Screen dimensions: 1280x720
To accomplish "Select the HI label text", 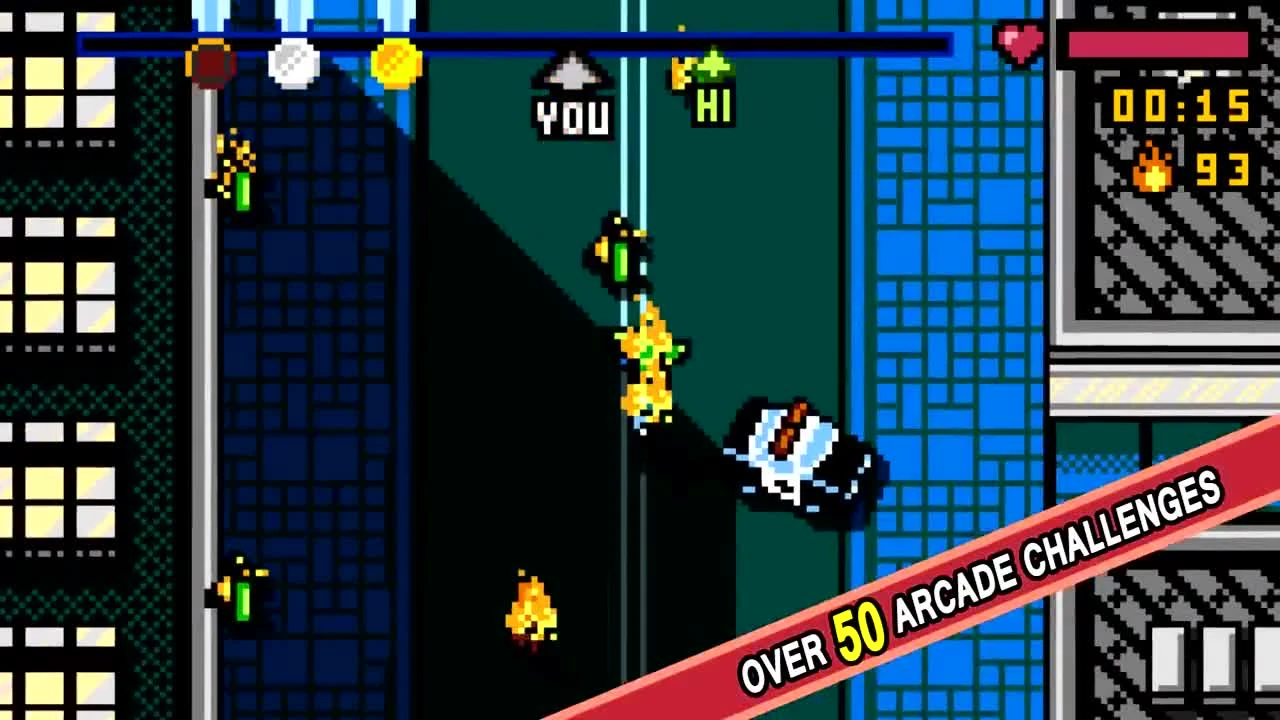I will [712, 105].
